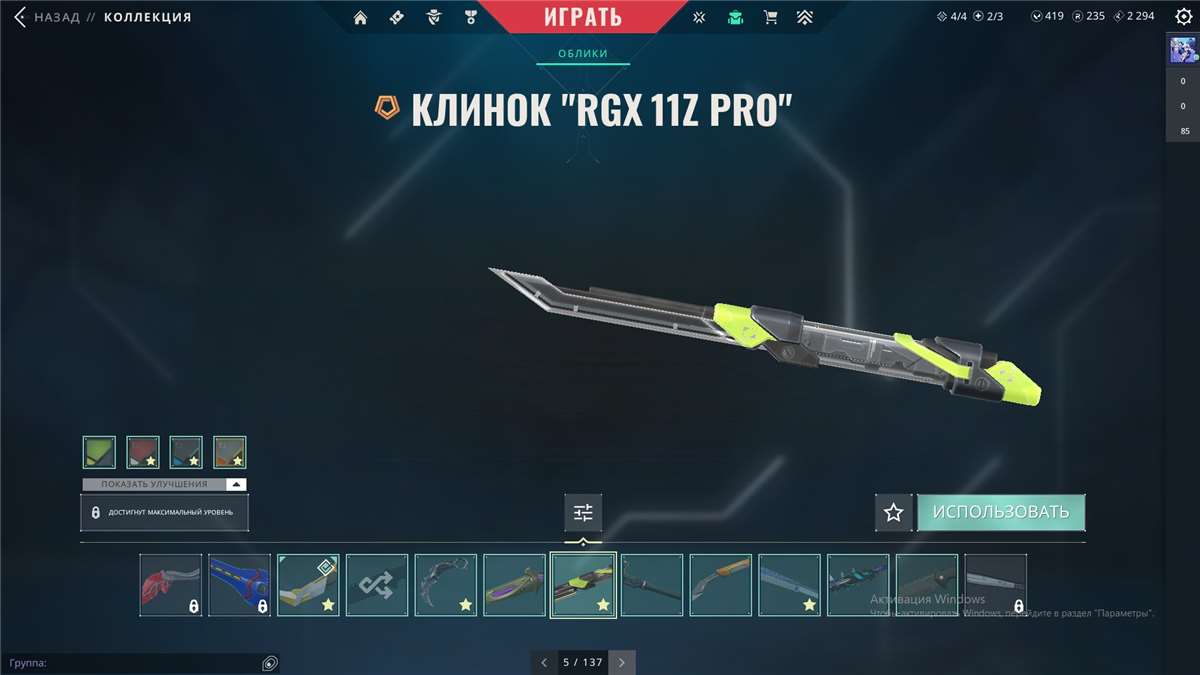Screen dimensions: 1200x675
Task: Start playing with the ИГРАТЬ button
Action: coord(583,17)
